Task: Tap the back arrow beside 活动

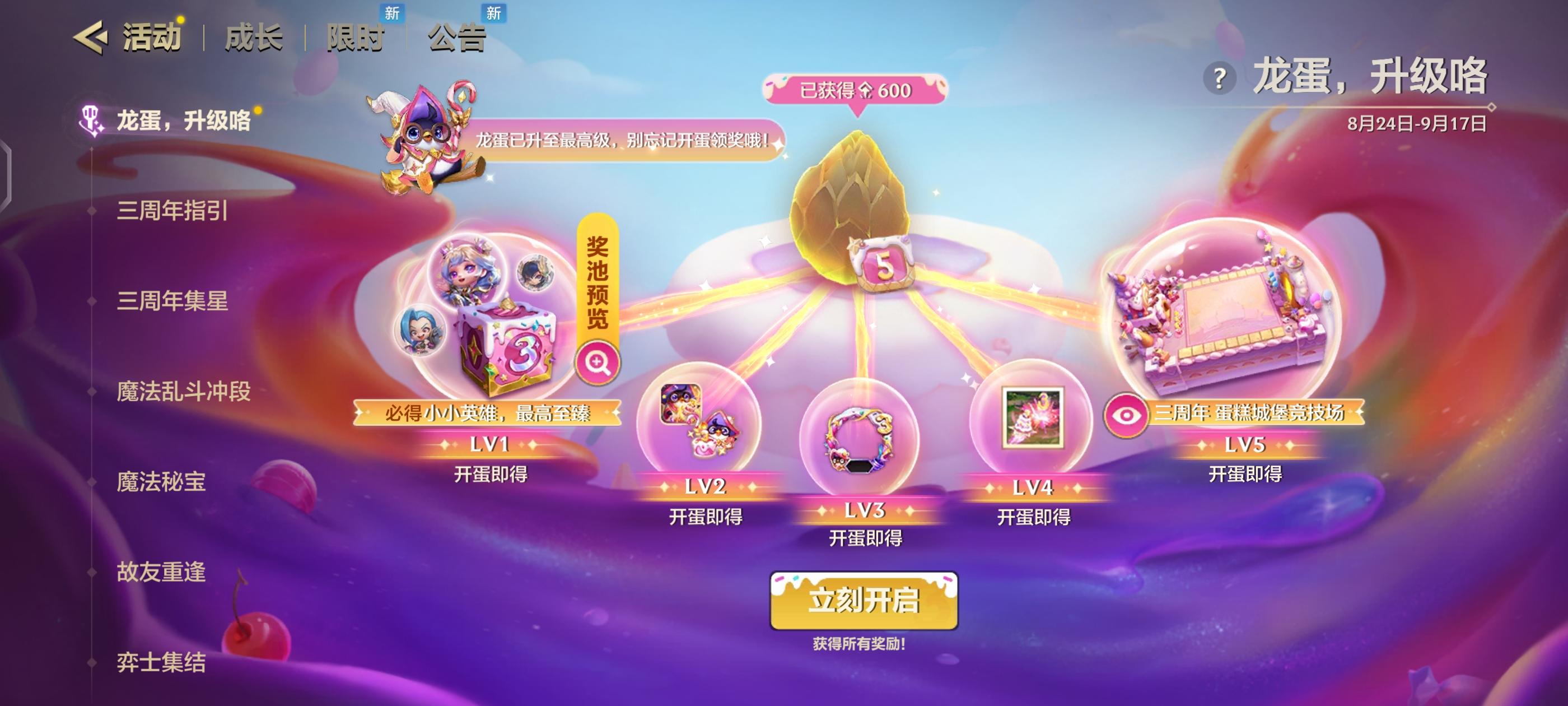Action: 92,38
